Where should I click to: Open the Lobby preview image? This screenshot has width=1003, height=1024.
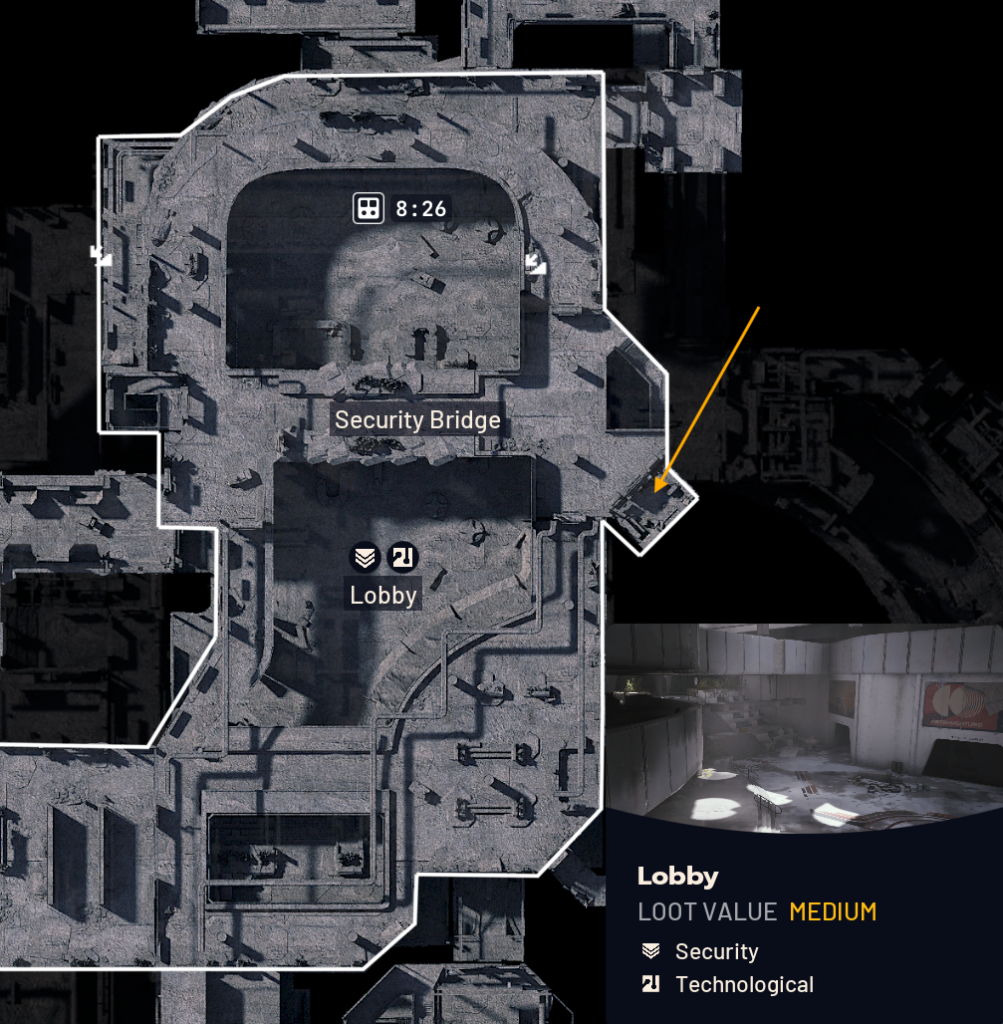804,727
